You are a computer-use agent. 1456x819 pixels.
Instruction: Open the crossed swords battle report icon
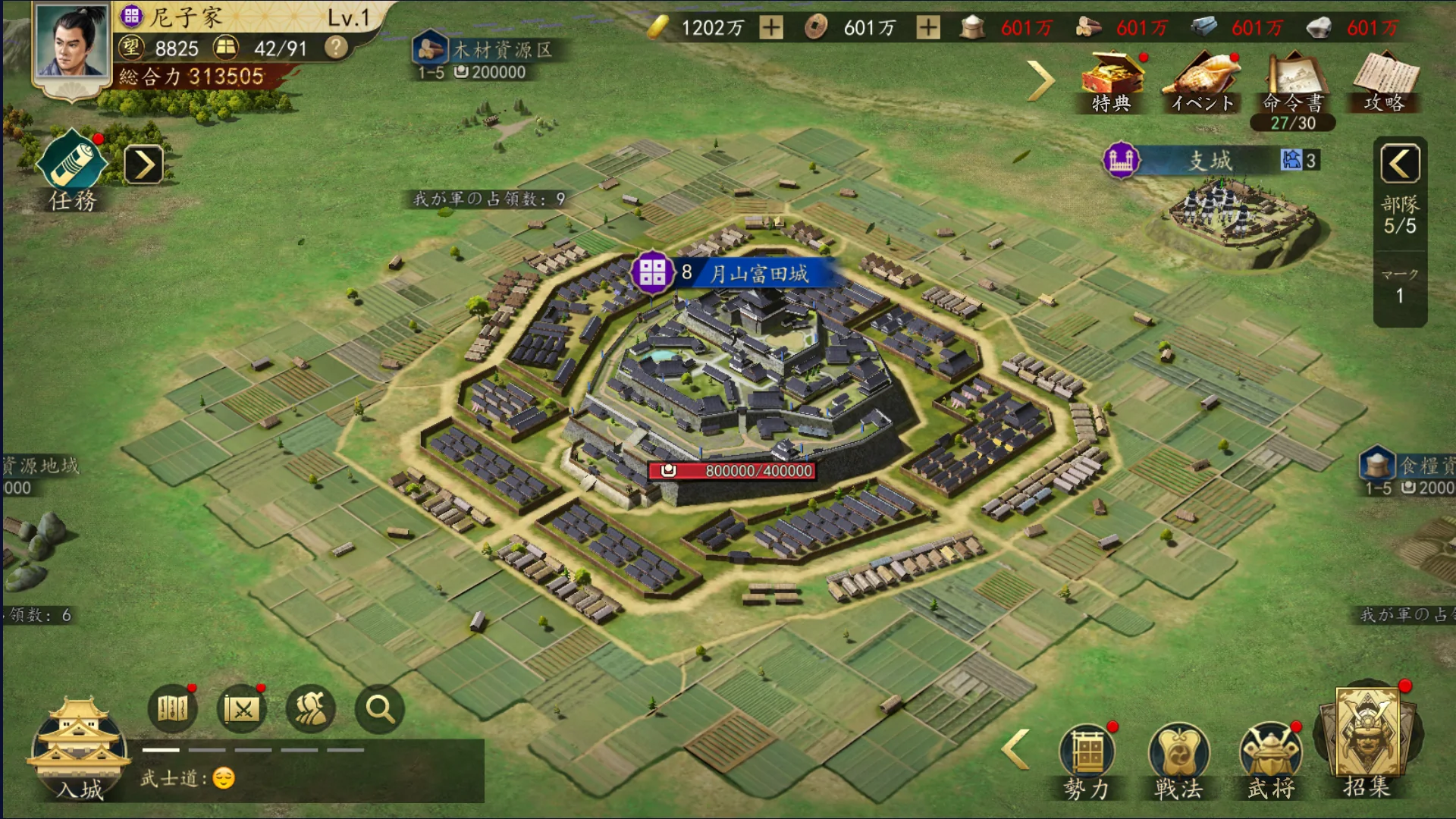coord(242,709)
